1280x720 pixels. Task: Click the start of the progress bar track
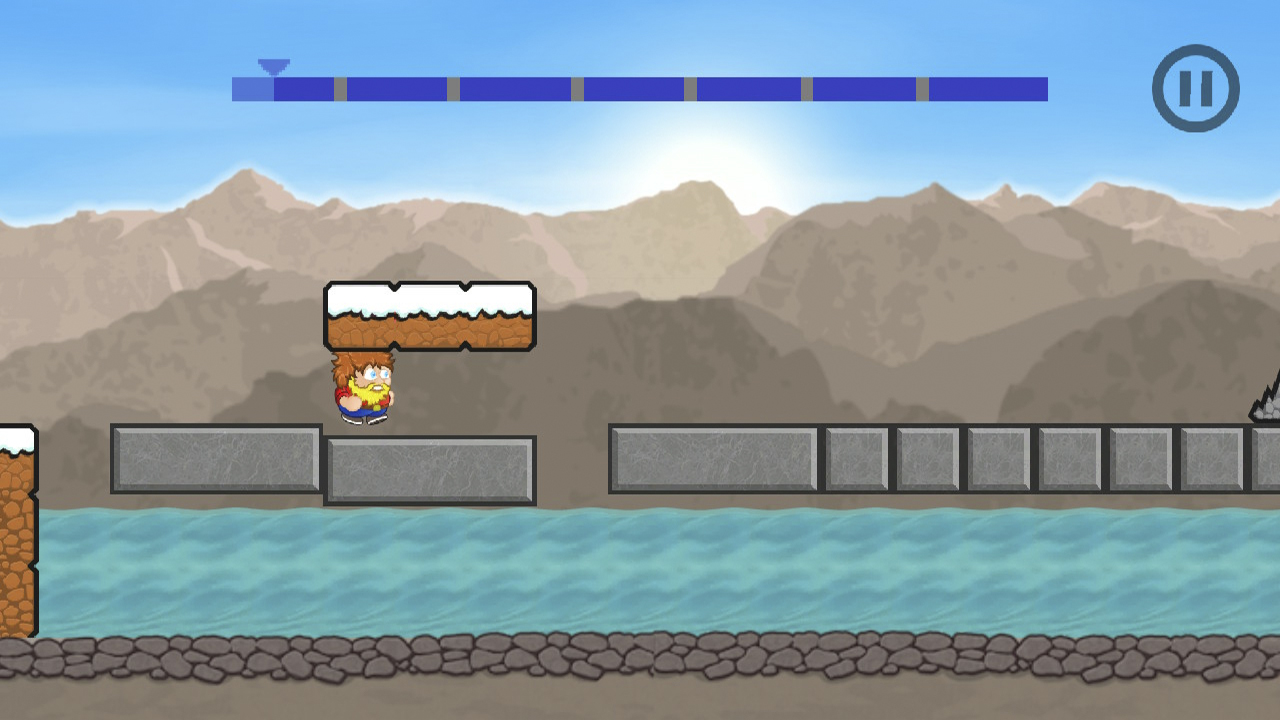point(238,88)
